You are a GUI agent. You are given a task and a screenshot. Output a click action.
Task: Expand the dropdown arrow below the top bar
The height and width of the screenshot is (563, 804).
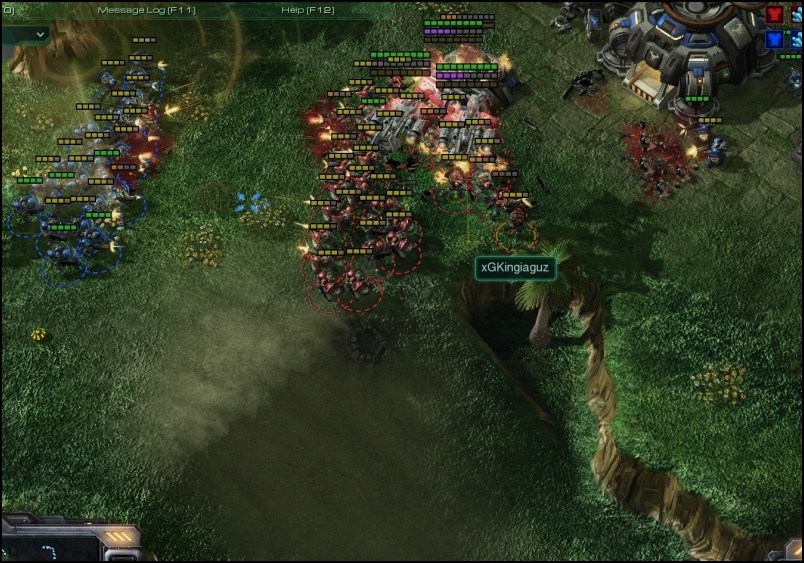[x=41, y=33]
